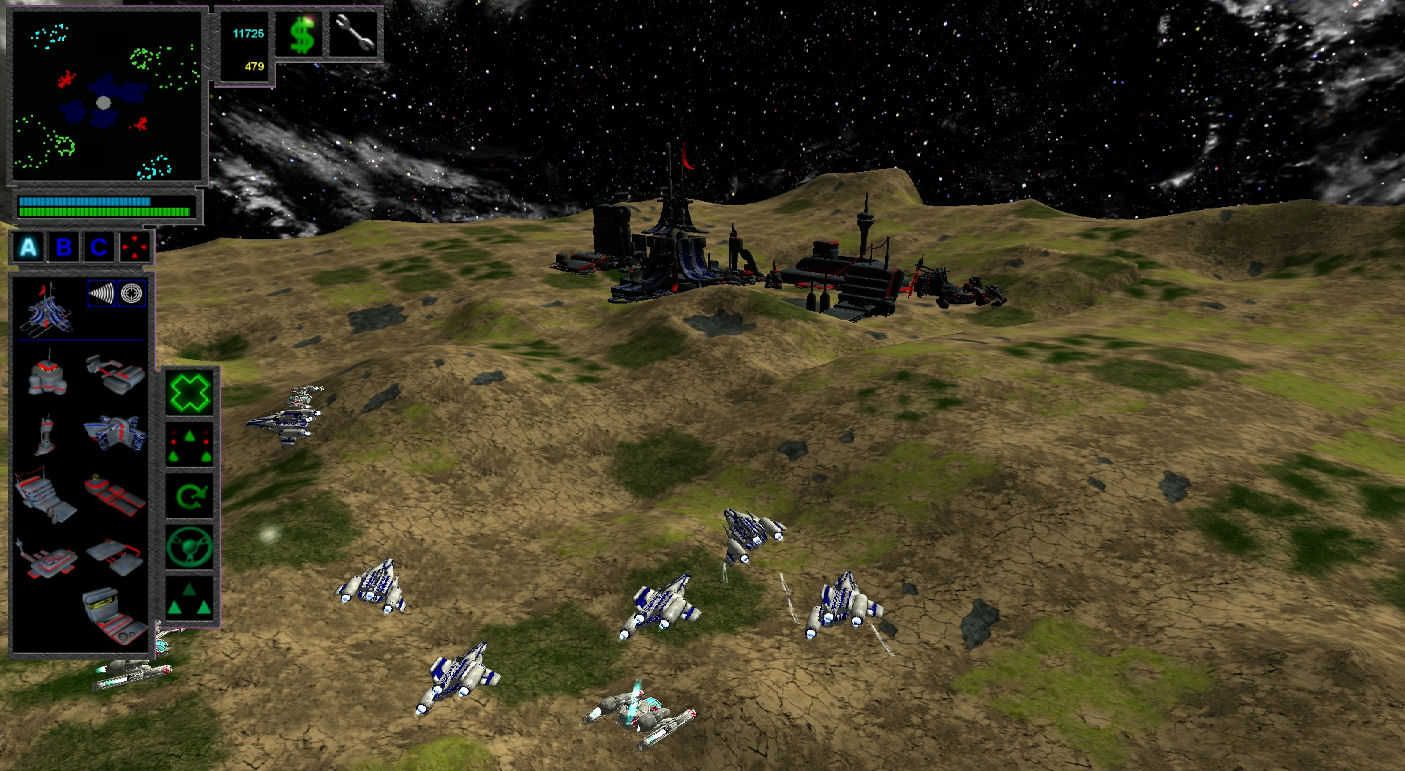Toggle the sonar cone sensor mode

click(100, 294)
